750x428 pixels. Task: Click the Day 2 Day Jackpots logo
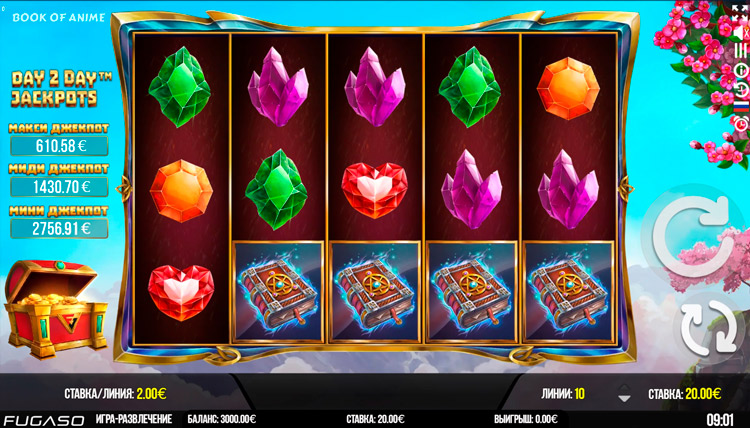(x=54, y=87)
